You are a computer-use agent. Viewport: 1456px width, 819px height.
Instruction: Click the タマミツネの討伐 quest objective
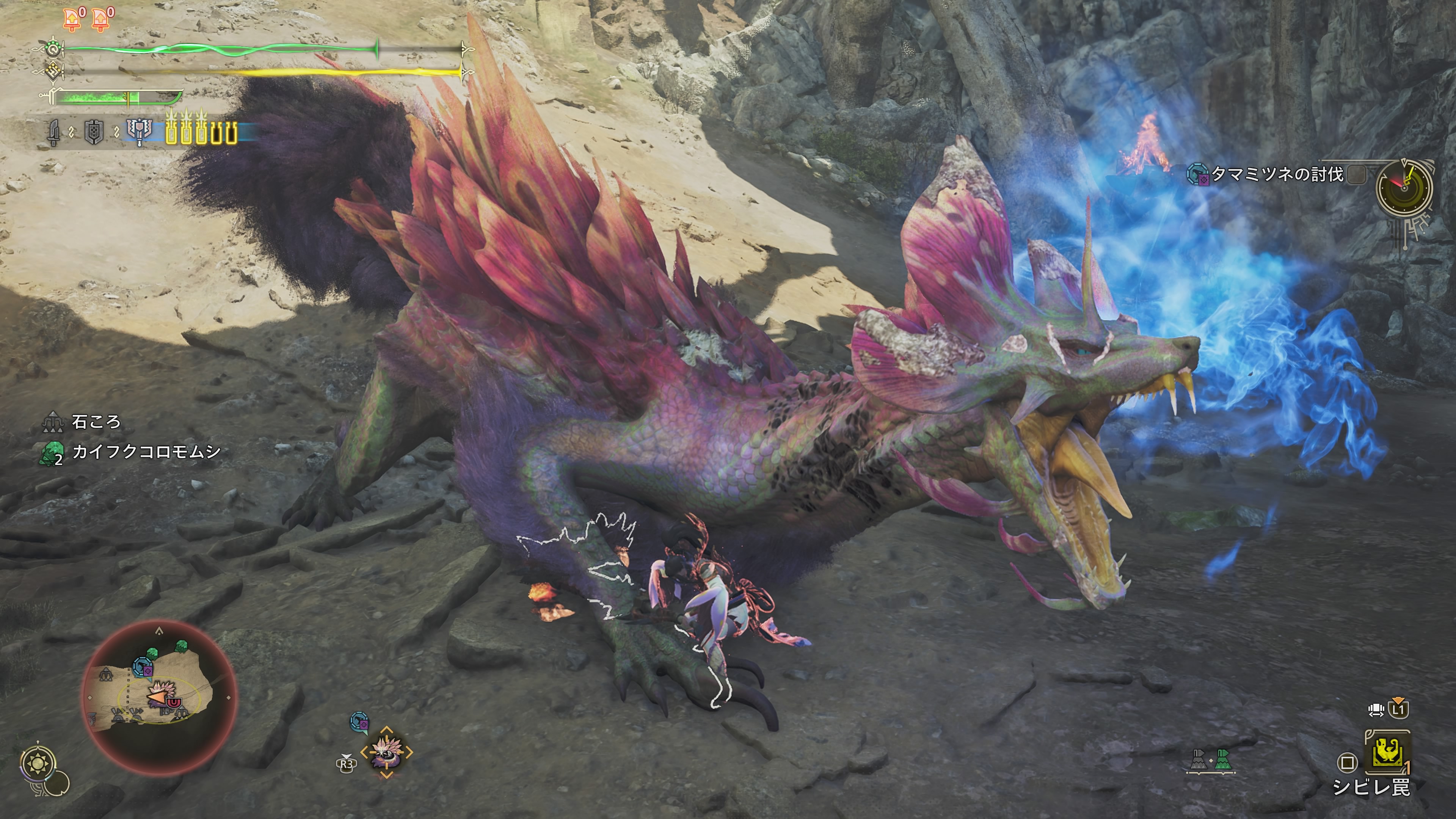tap(1276, 175)
